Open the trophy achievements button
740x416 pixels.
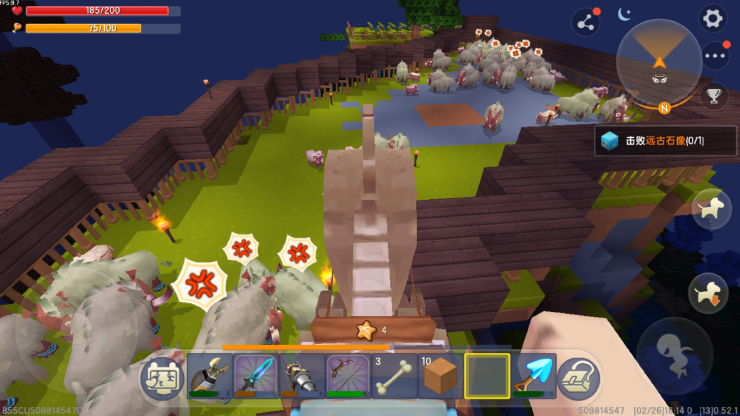713,96
